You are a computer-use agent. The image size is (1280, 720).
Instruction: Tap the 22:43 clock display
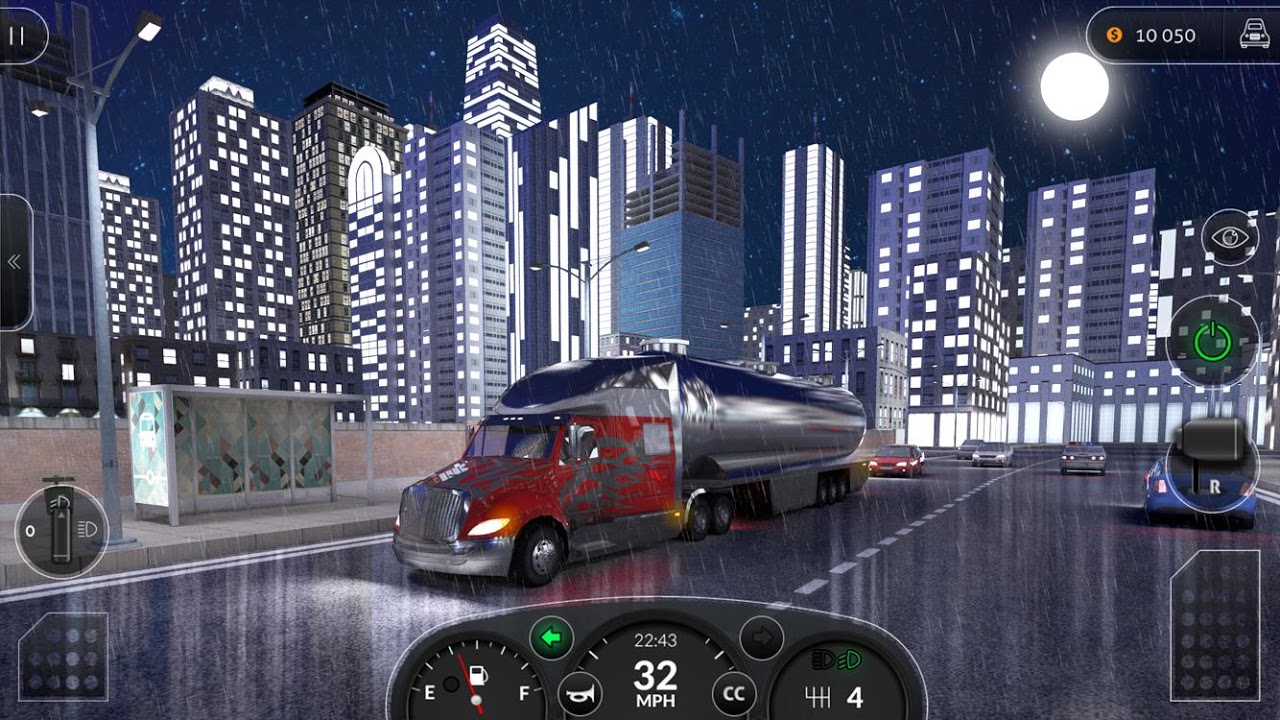[x=657, y=639]
